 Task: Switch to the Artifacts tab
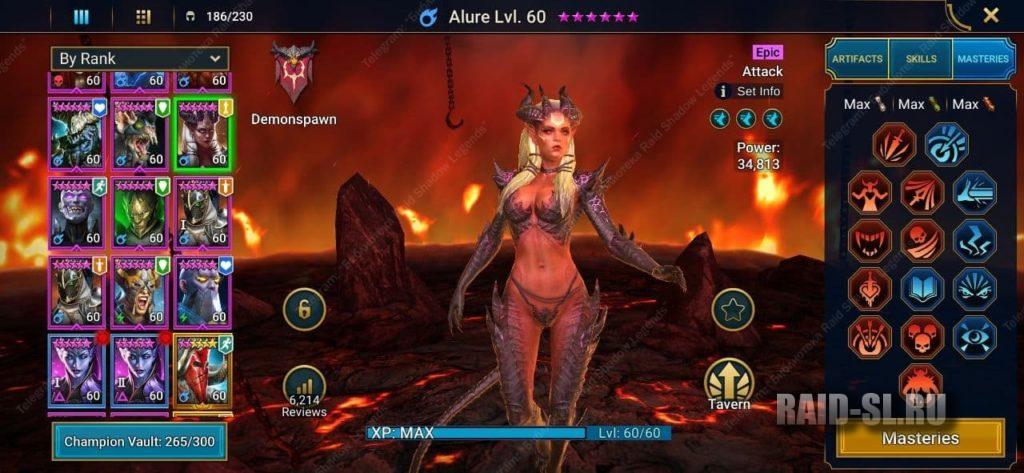(856, 59)
